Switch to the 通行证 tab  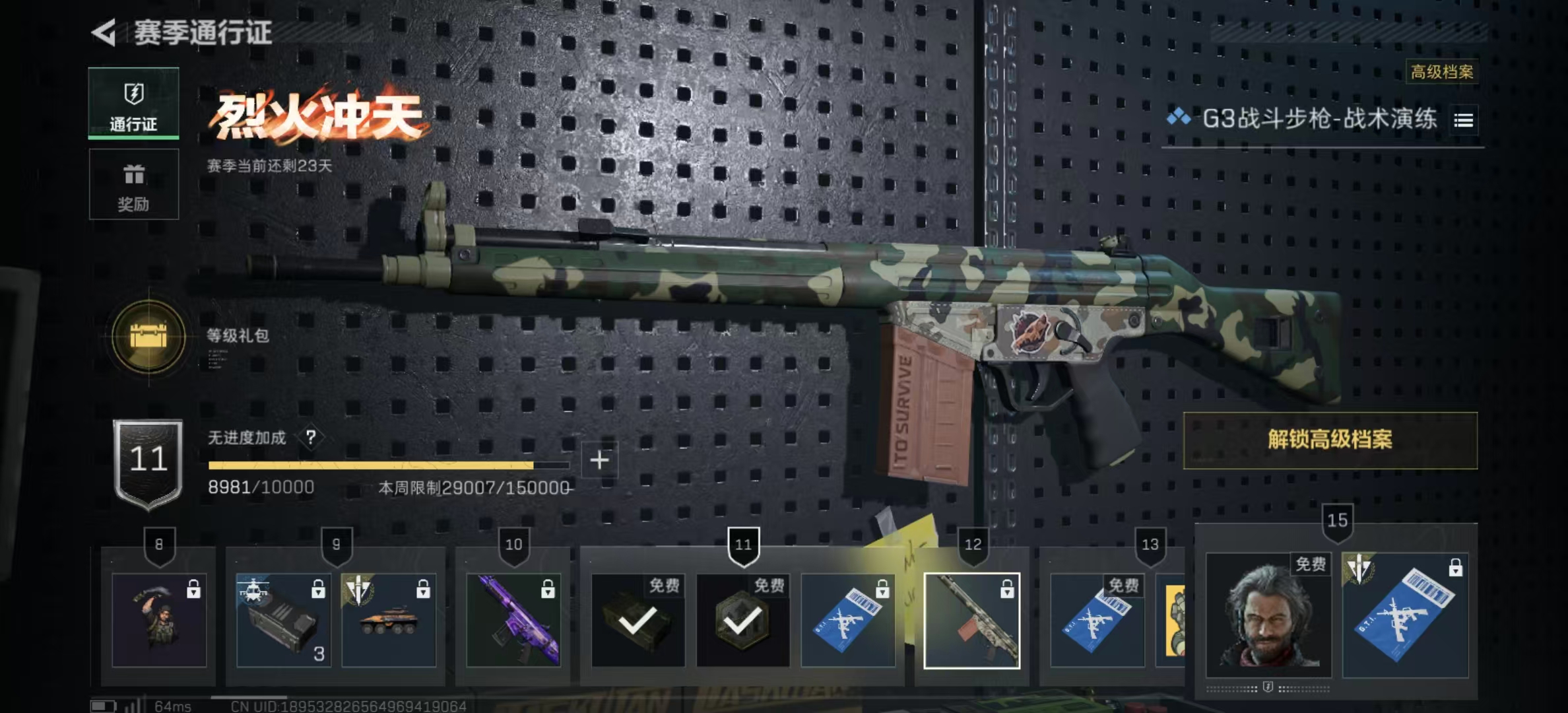coord(133,103)
